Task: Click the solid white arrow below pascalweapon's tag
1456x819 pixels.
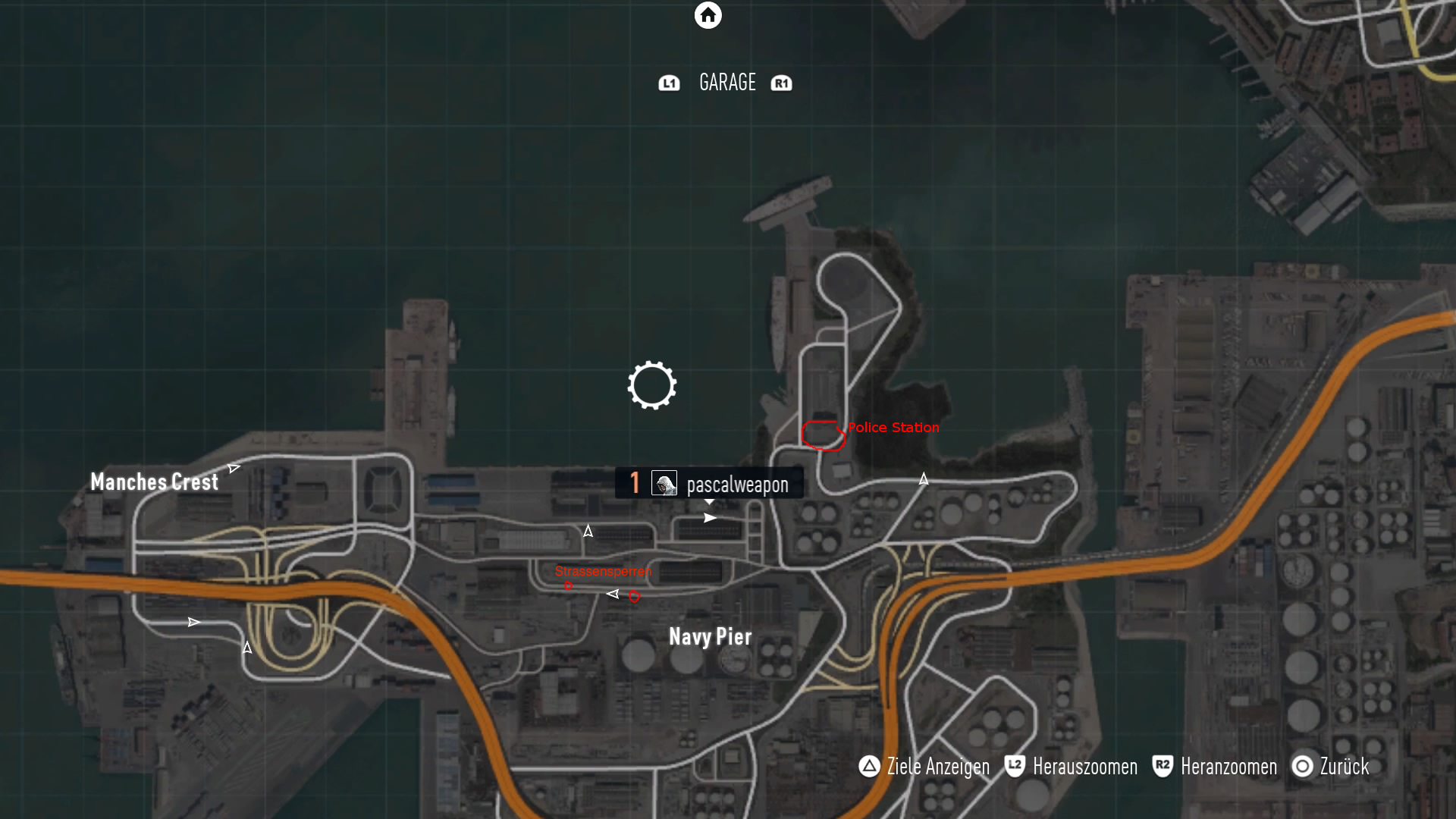Action: coord(710,518)
